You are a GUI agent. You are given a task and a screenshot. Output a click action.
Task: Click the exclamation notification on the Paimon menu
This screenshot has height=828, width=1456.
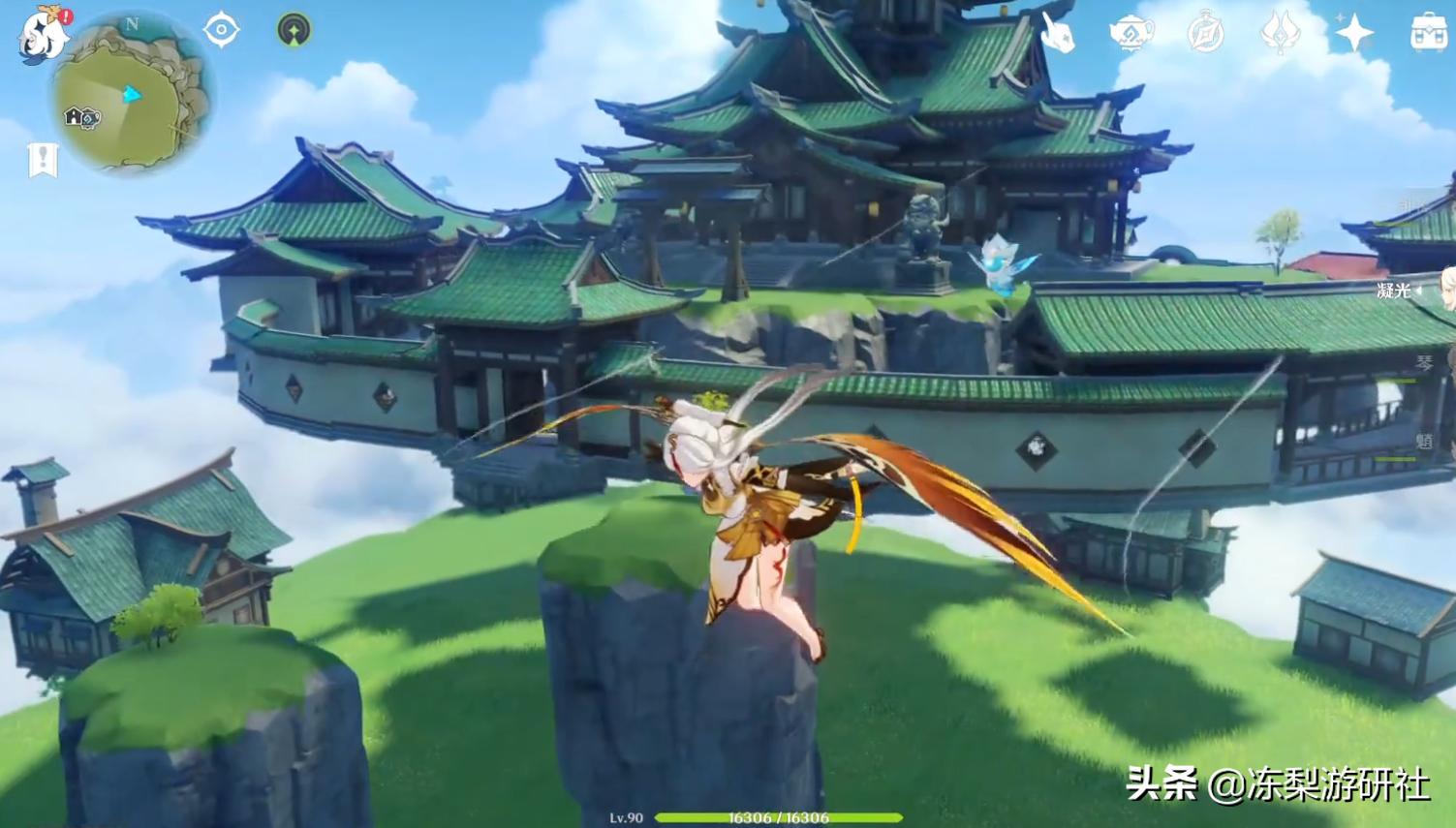point(65,15)
